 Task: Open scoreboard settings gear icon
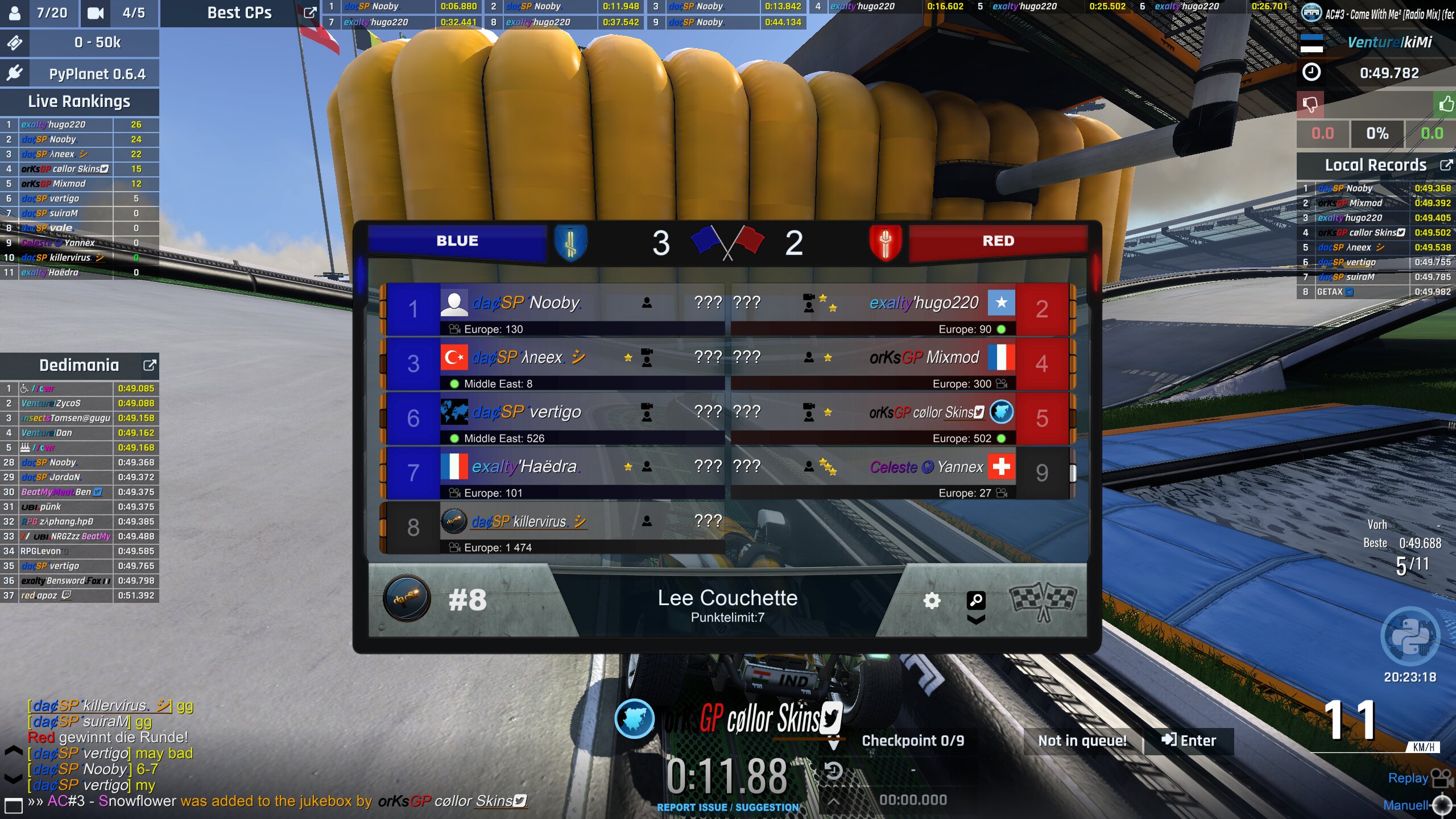[x=932, y=601]
